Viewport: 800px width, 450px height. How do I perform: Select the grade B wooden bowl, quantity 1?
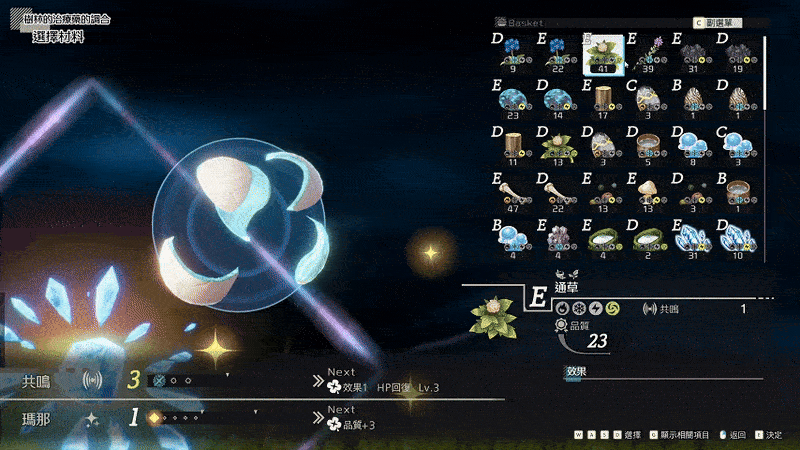739,189
